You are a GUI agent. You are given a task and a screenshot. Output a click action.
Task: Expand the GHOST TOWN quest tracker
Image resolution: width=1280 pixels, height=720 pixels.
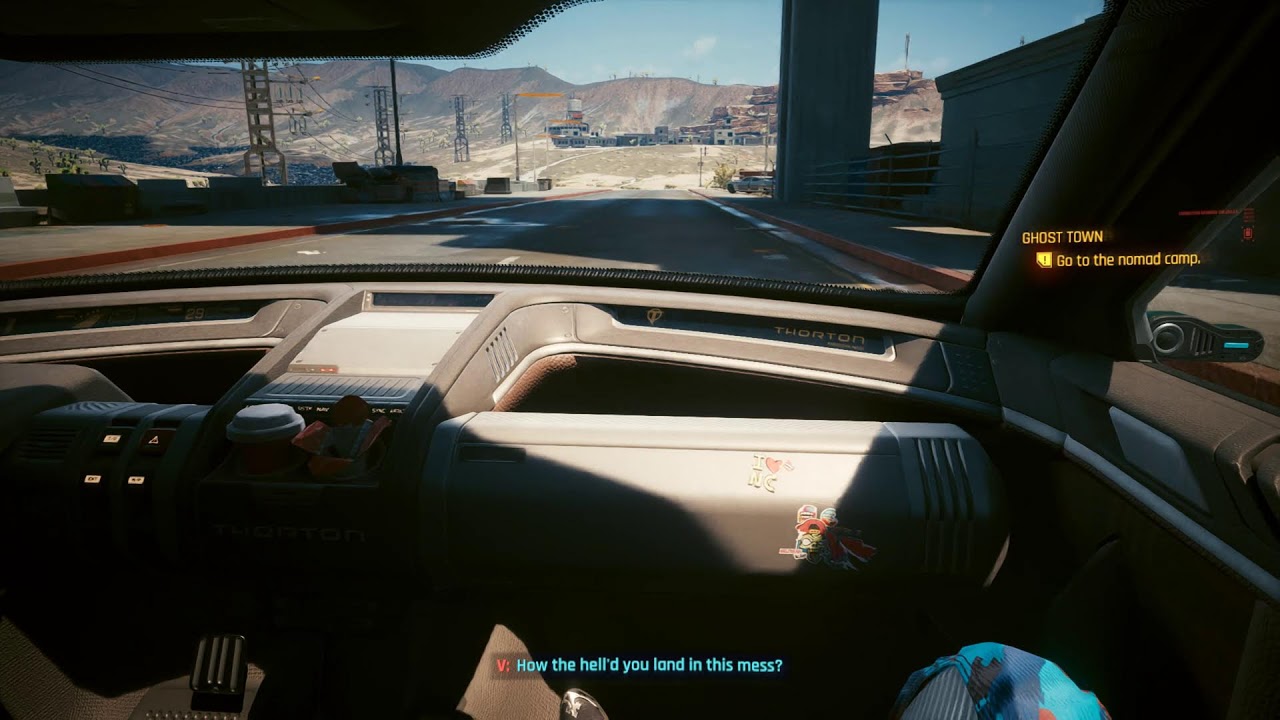(x=1062, y=237)
